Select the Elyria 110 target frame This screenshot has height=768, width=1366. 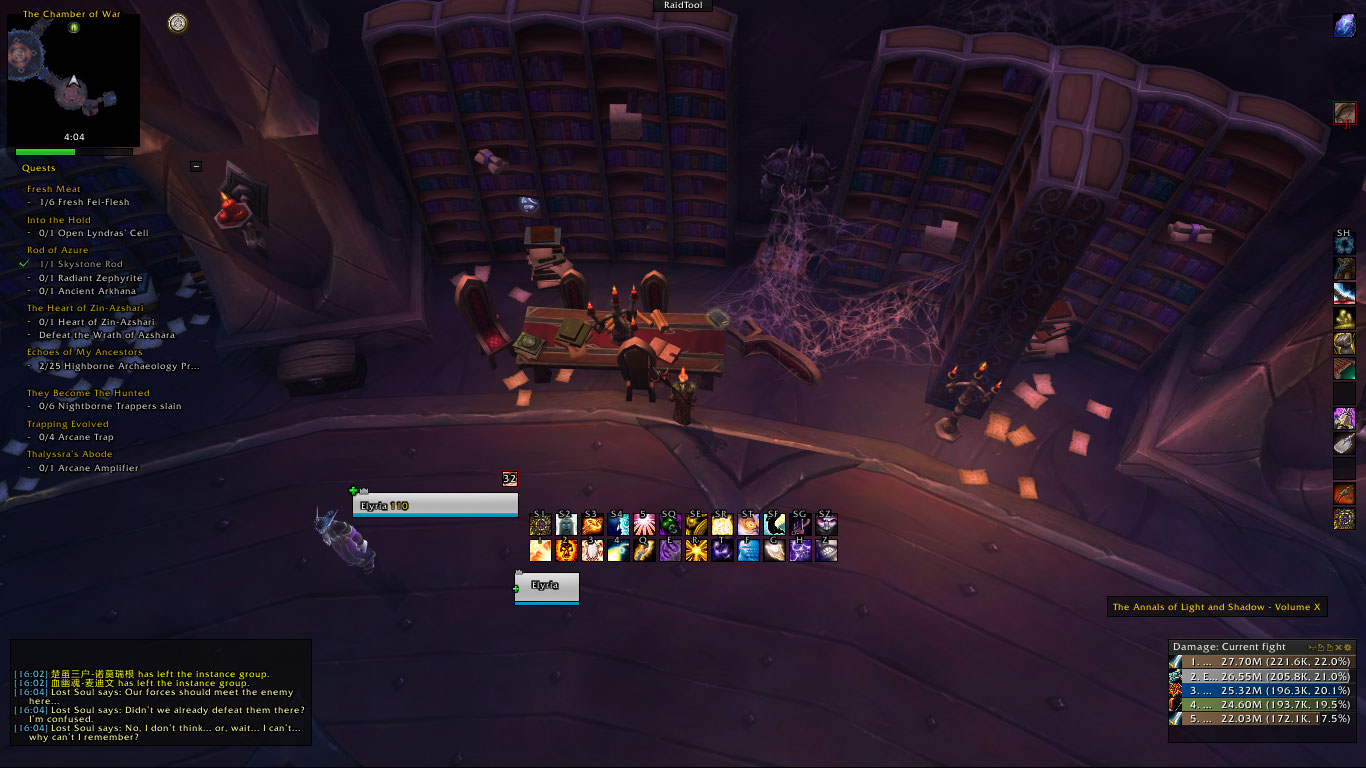click(435, 506)
